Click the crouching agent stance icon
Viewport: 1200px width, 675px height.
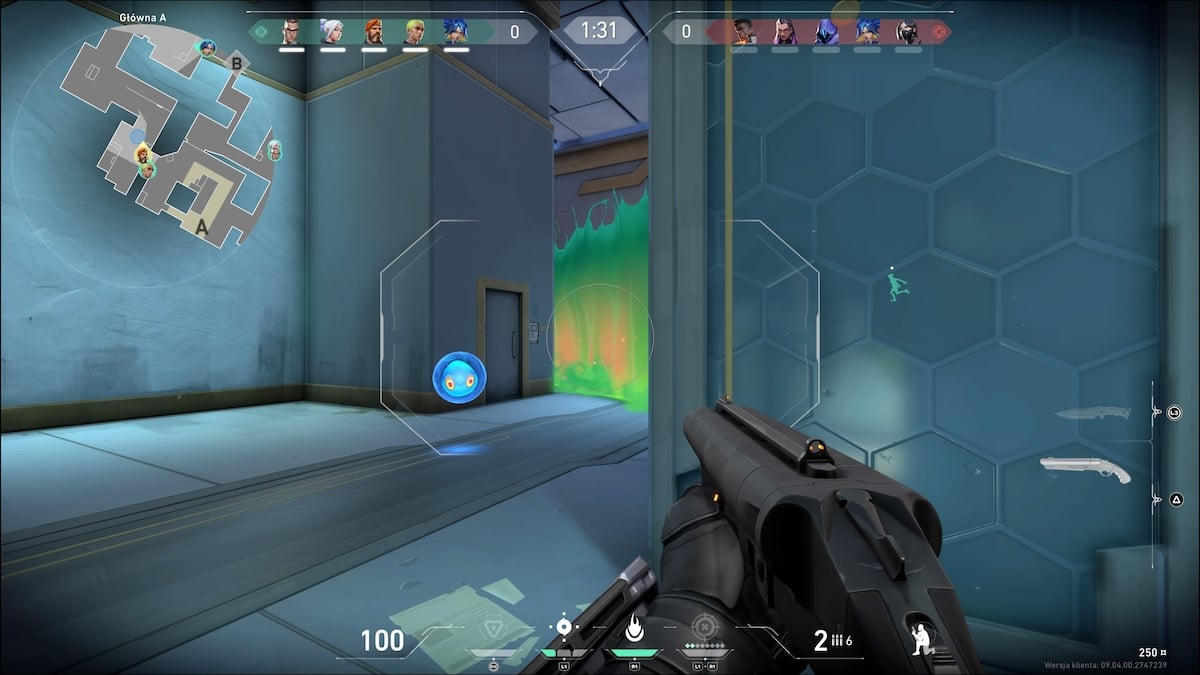[x=923, y=639]
